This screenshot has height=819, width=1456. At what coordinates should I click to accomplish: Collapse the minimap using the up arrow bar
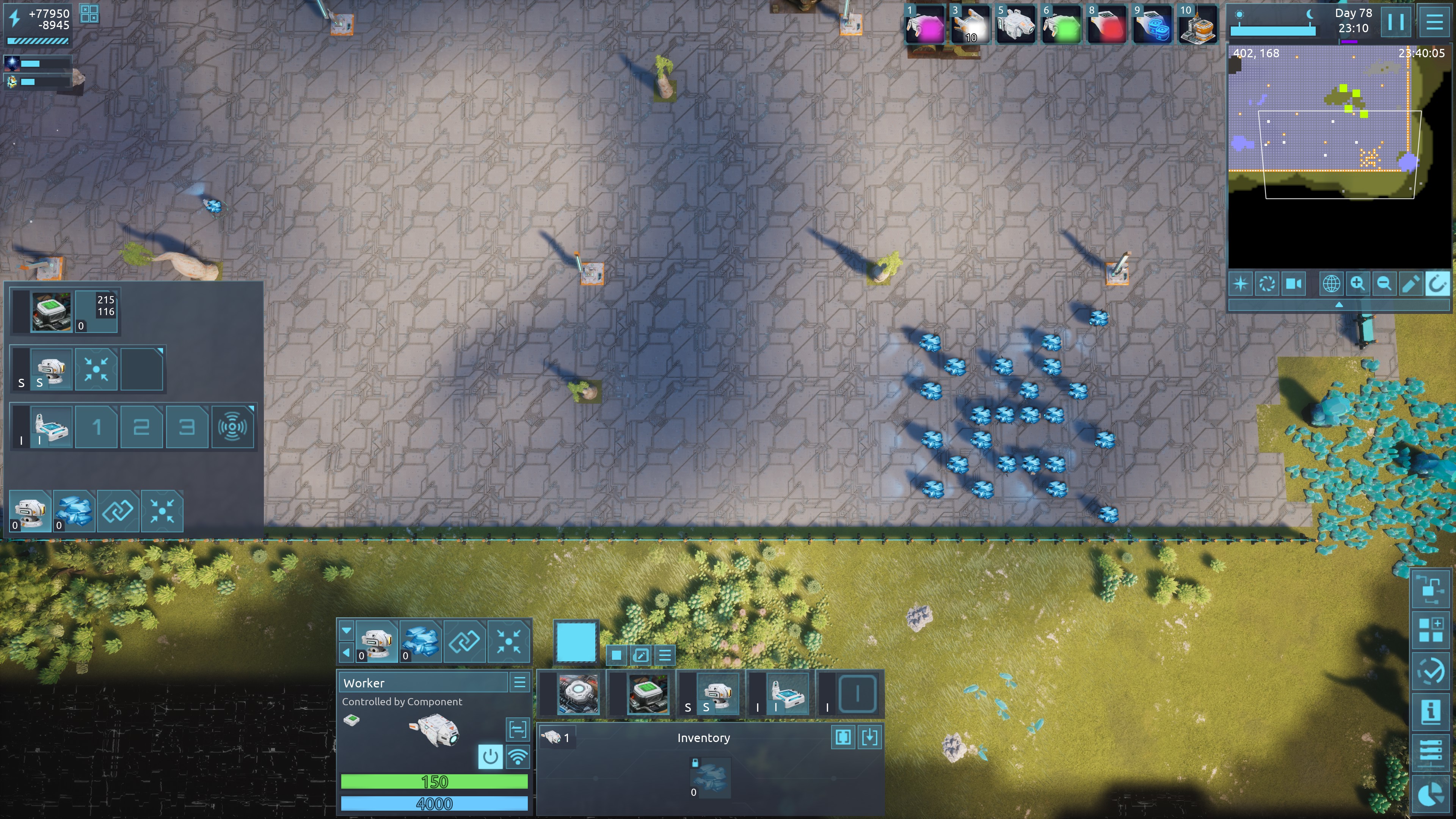coord(1338,305)
